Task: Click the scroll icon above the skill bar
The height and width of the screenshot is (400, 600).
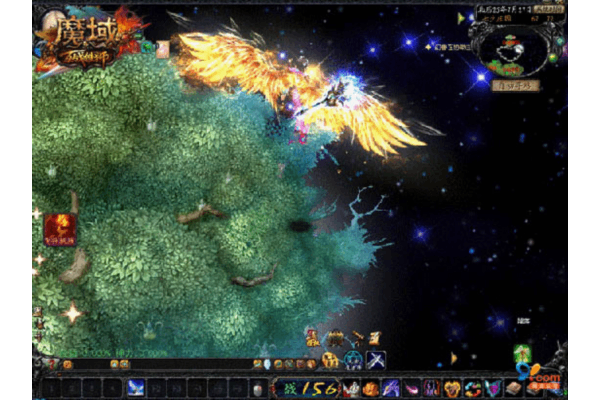Action: (x=373, y=338)
